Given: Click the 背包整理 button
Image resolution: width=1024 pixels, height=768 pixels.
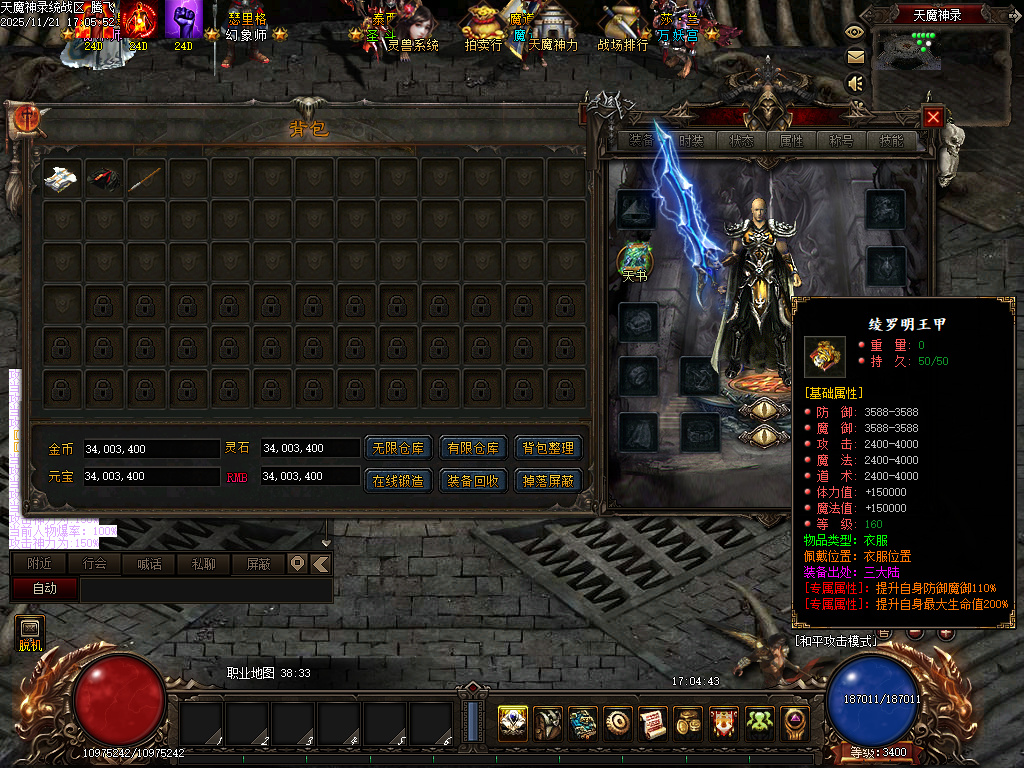Looking at the screenshot, I should coord(548,448).
